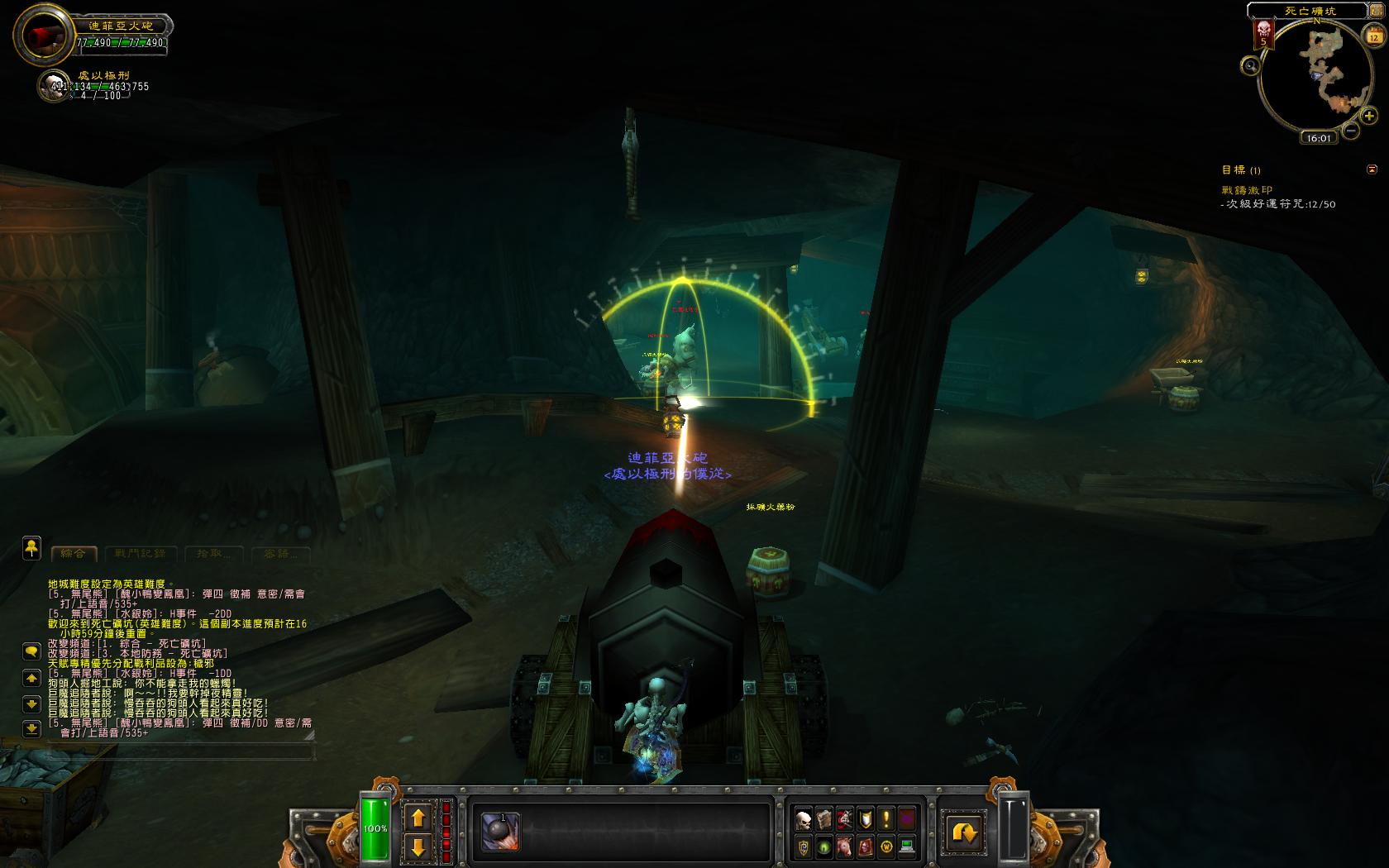Open the spellbook micro button
Viewport: 1389px width, 868px height.
coord(823,819)
